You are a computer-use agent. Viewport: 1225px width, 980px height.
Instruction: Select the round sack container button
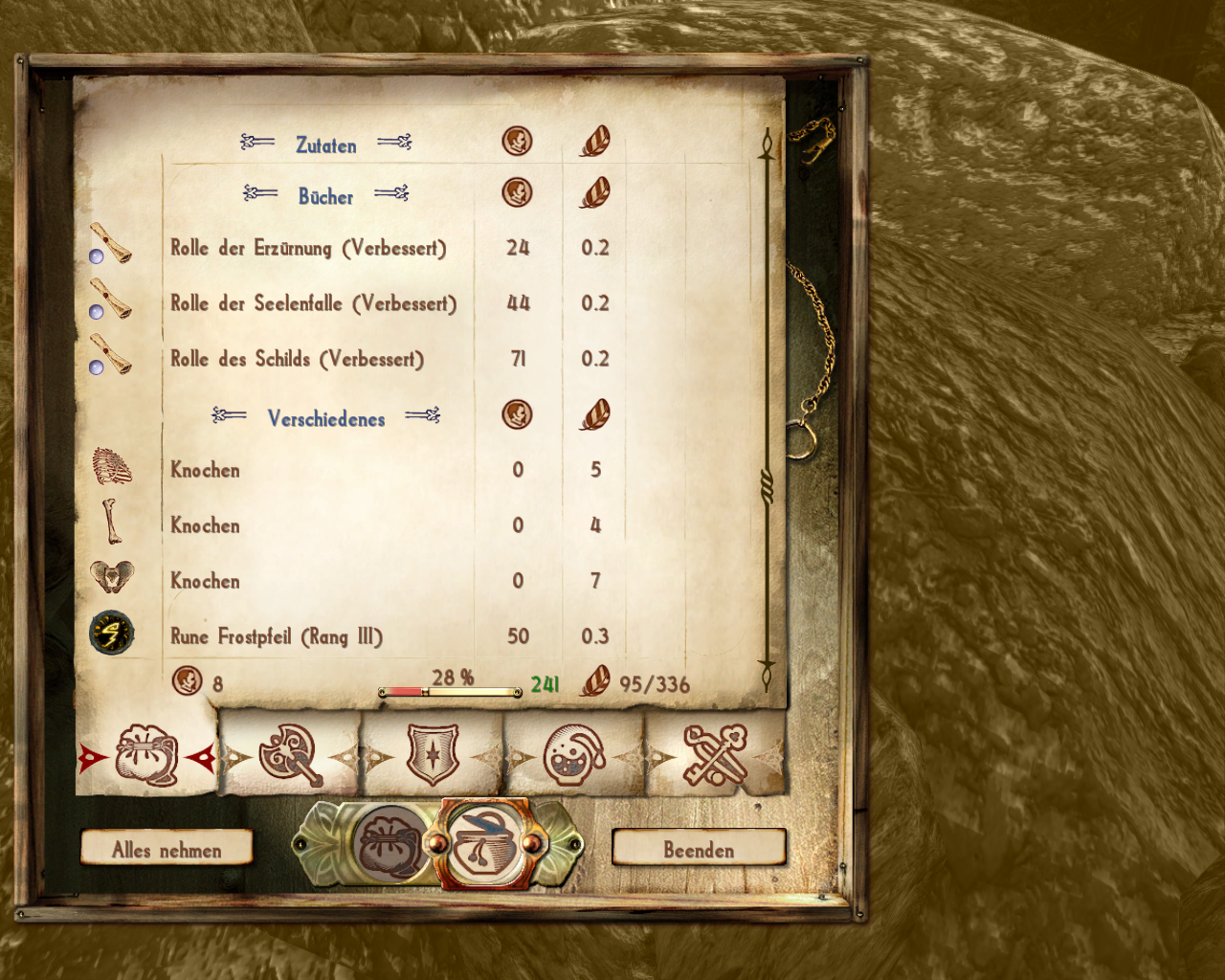[x=391, y=845]
